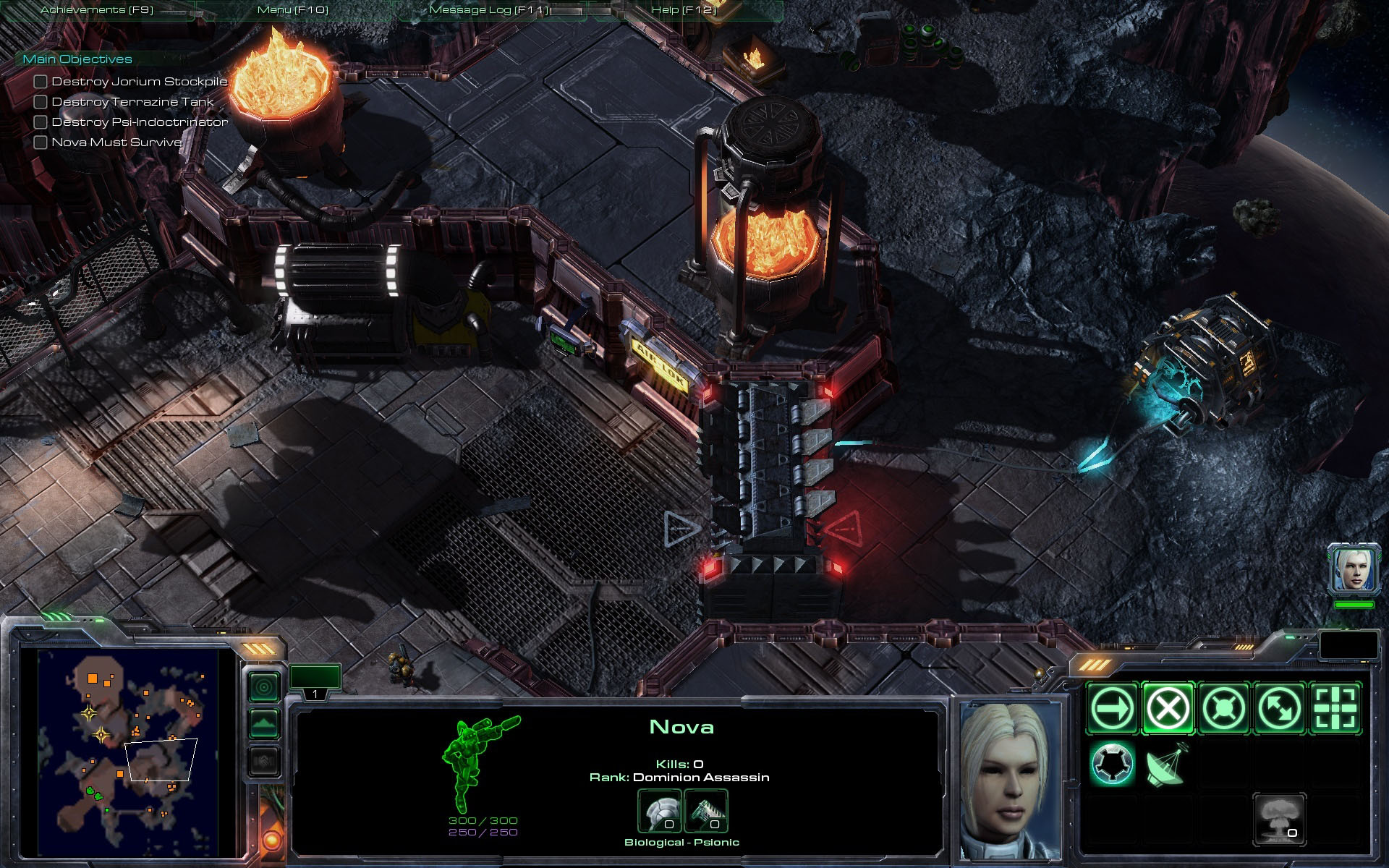
Task: Select the nuclear strike mushroom cloud icon
Action: tap(1278, 820)
